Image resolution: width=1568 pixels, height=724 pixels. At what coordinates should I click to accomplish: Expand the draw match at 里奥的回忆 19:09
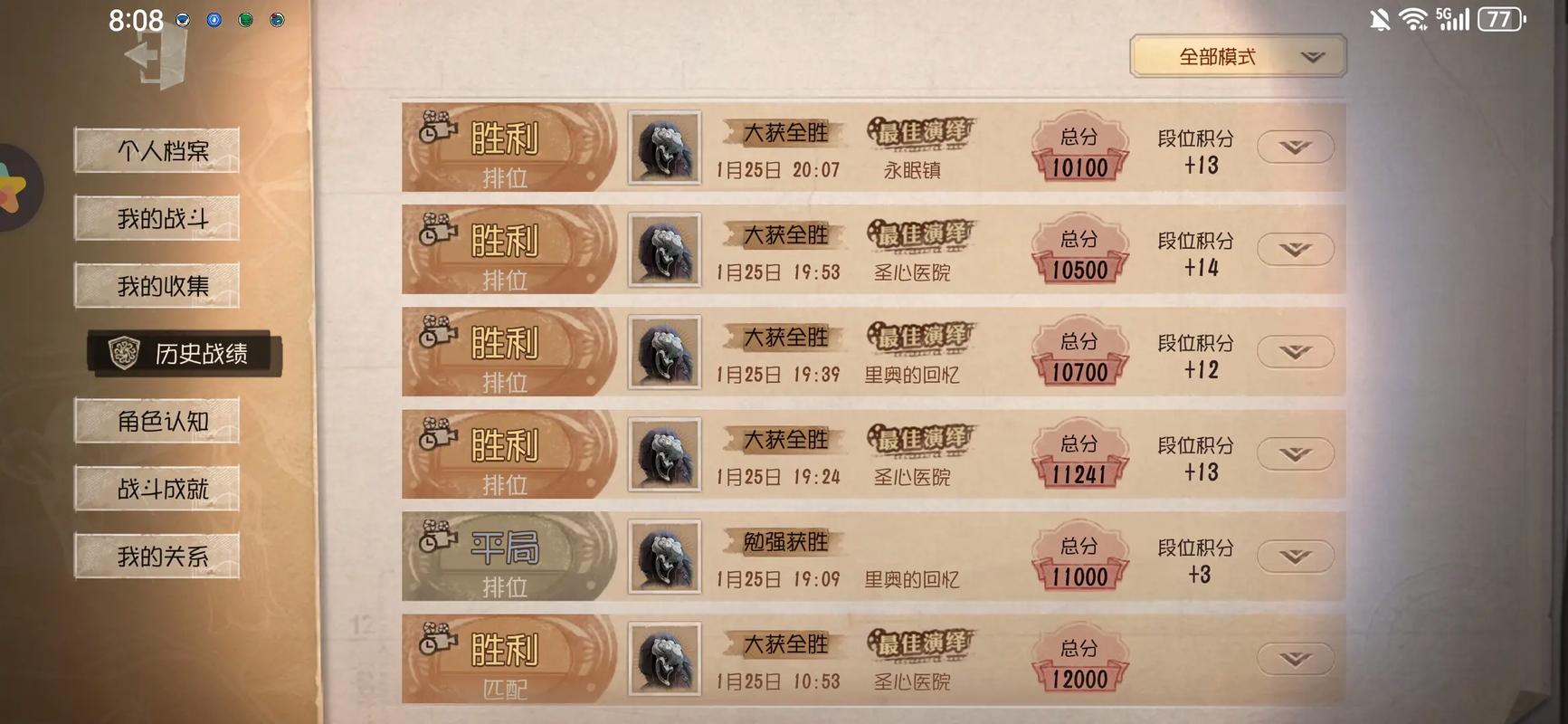coord(1296,556)
